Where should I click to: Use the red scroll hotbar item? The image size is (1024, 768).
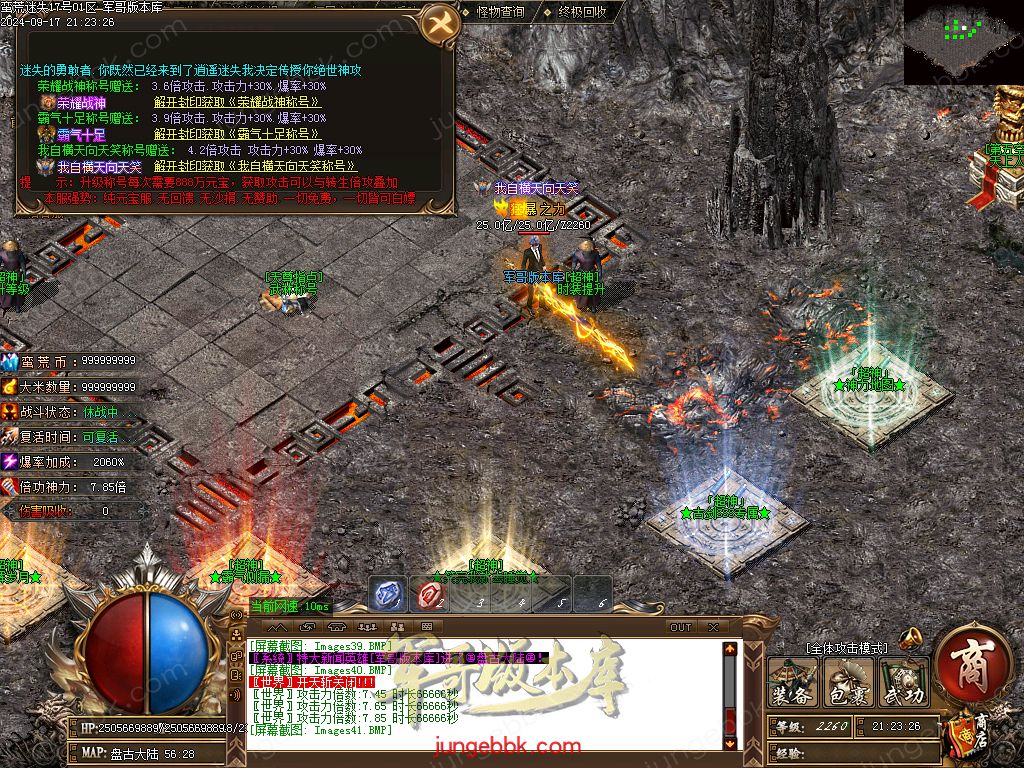[x=430, y=595]
